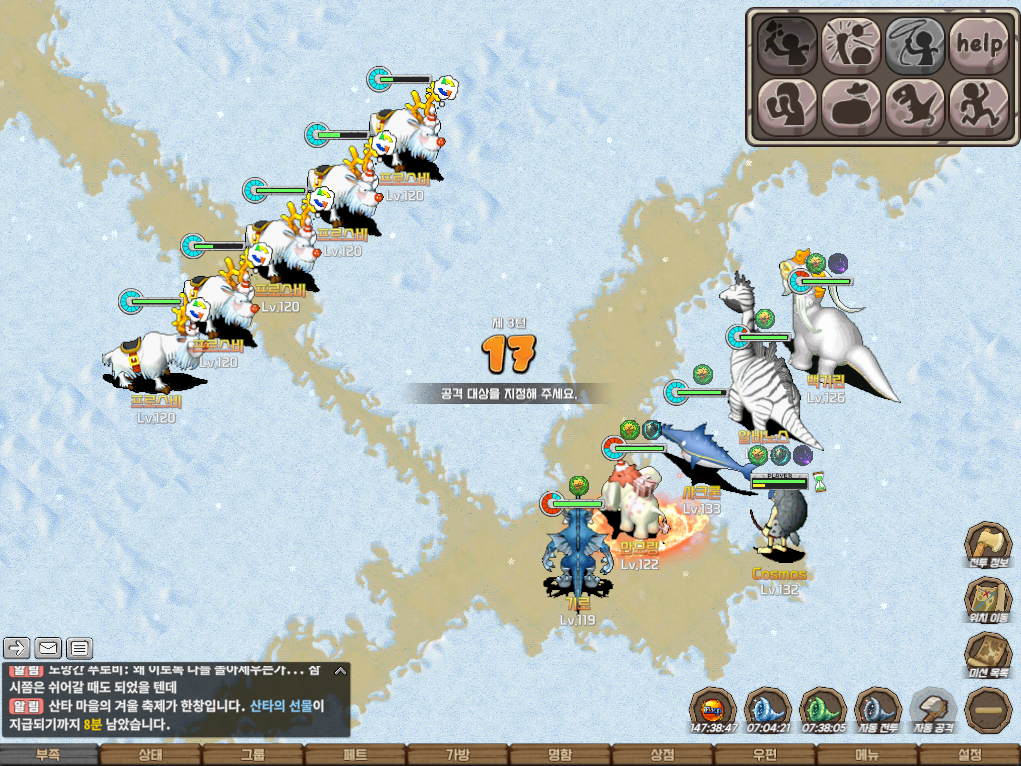Open the 설정 settings tab
Screen dimensions: 1021x766
tap(969, 755)
